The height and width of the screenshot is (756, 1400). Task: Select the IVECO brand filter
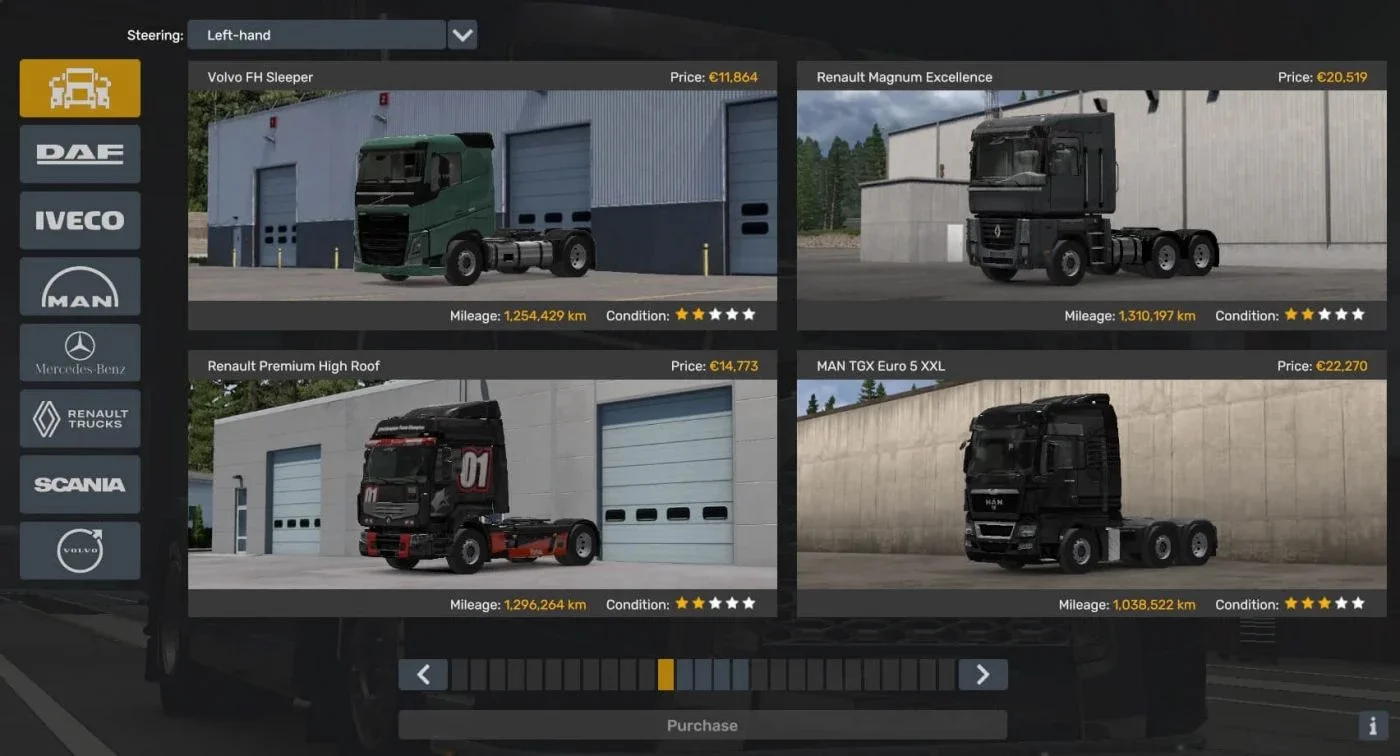[x=79, y=220]
